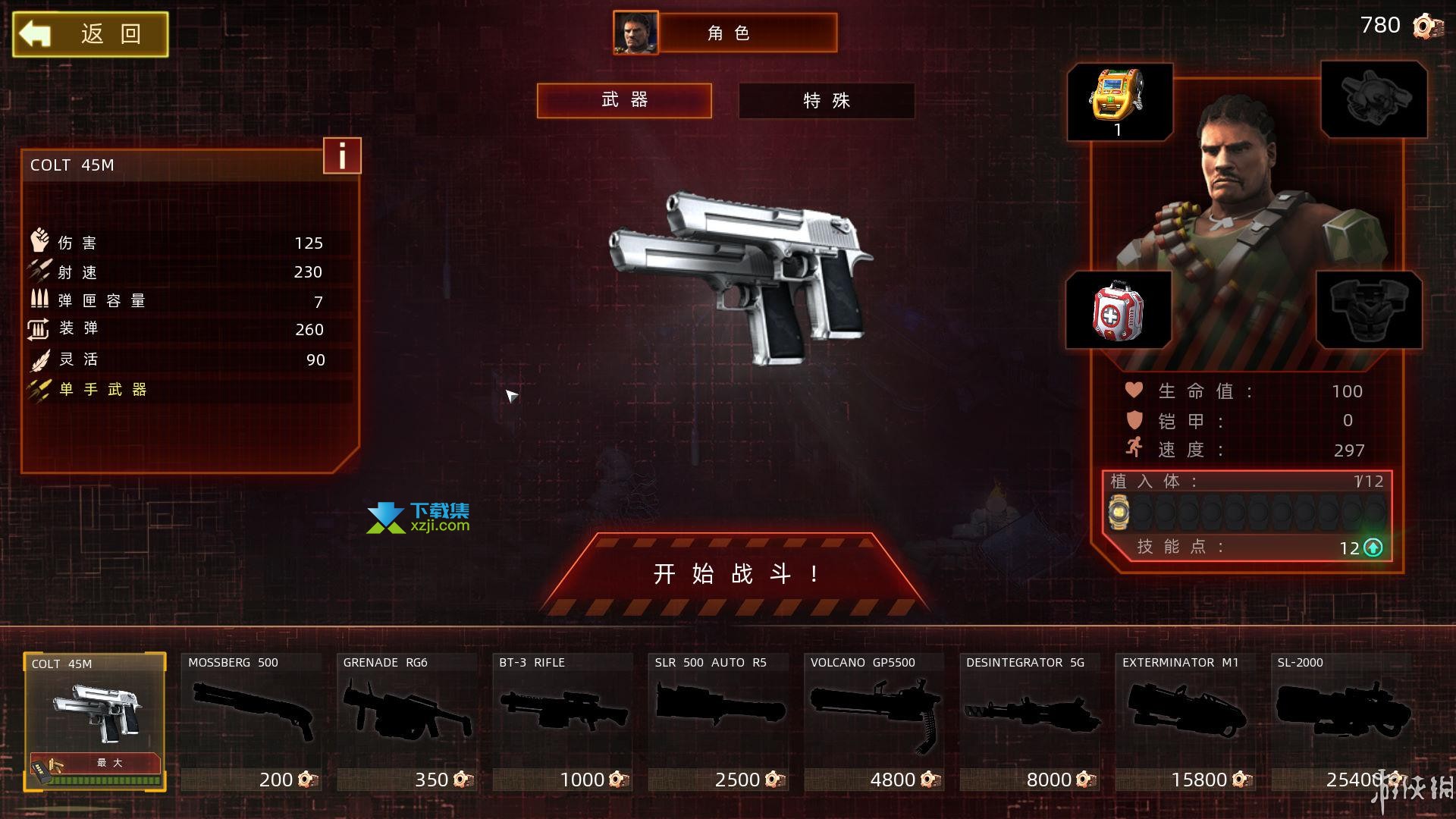Choose the MOSSBERG 500 shotgun
Image resolution: width=1456 pixels, height=819 pixels.
(x=251, y=720)
